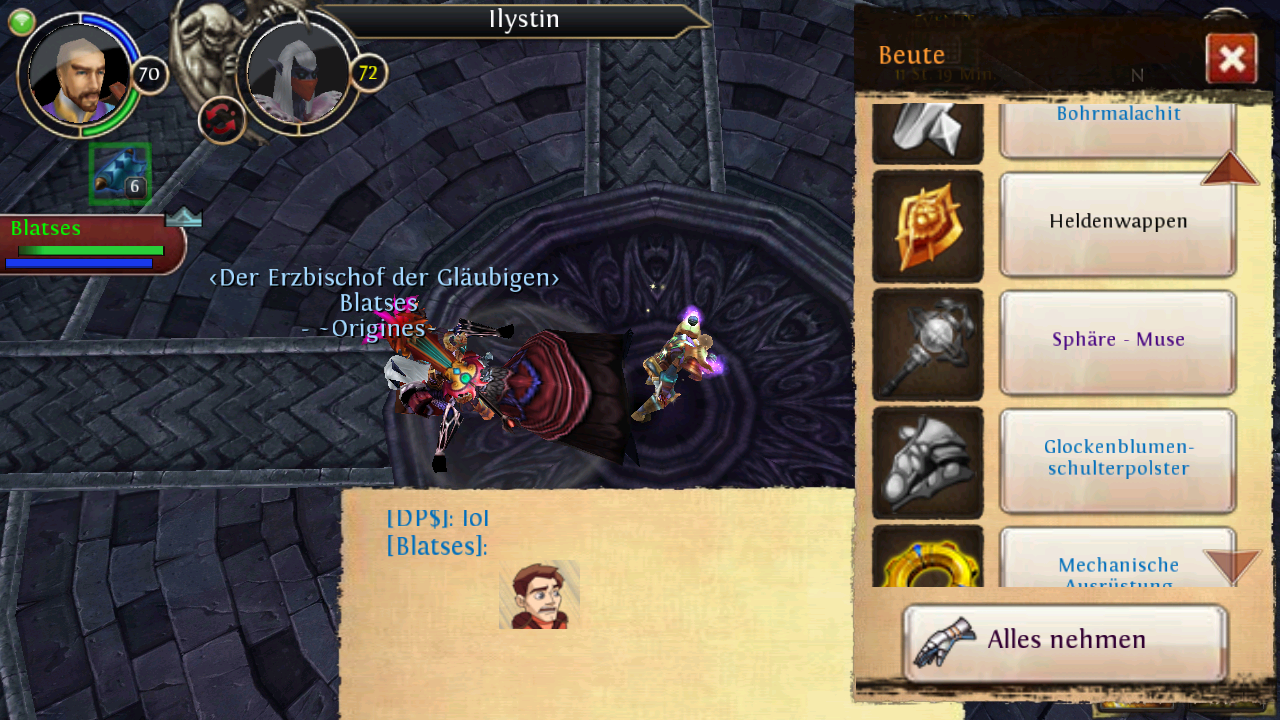Loot the Mechanische Ausrüstung entry
This screenshot has width=1280, height=720.
click(1118, 567)
